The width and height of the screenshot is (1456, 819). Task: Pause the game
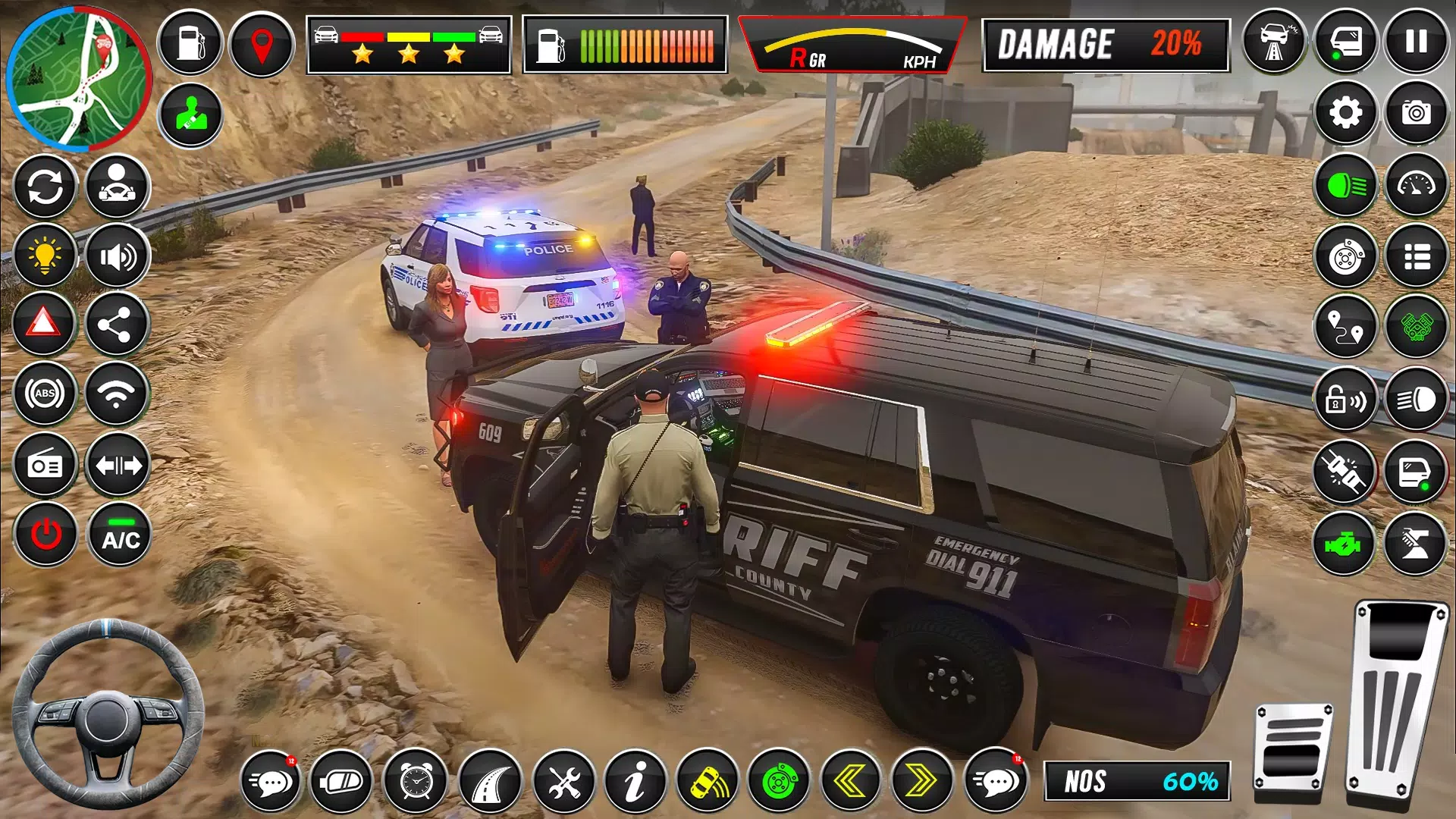coord(1416,42)
